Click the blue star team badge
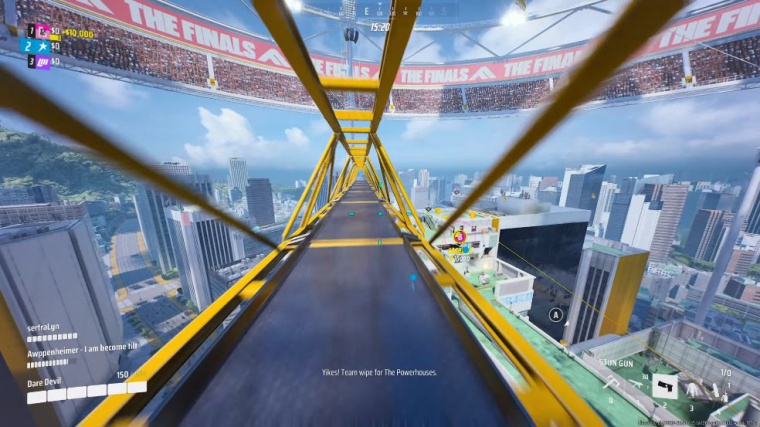 click(42, 46)
